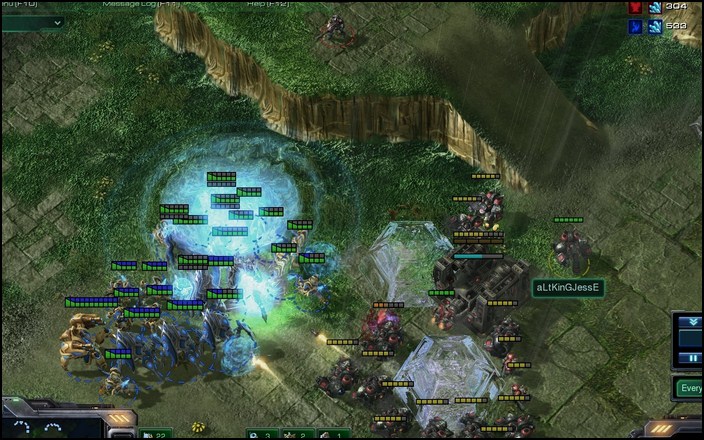Open the Message Log menu button

[x=140, y=4]
